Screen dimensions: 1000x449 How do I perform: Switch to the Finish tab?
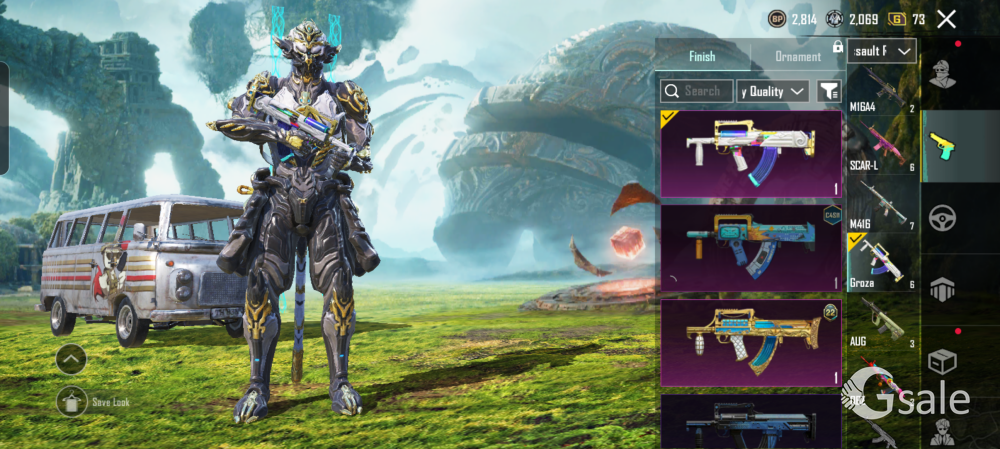(x=702, y=56)
